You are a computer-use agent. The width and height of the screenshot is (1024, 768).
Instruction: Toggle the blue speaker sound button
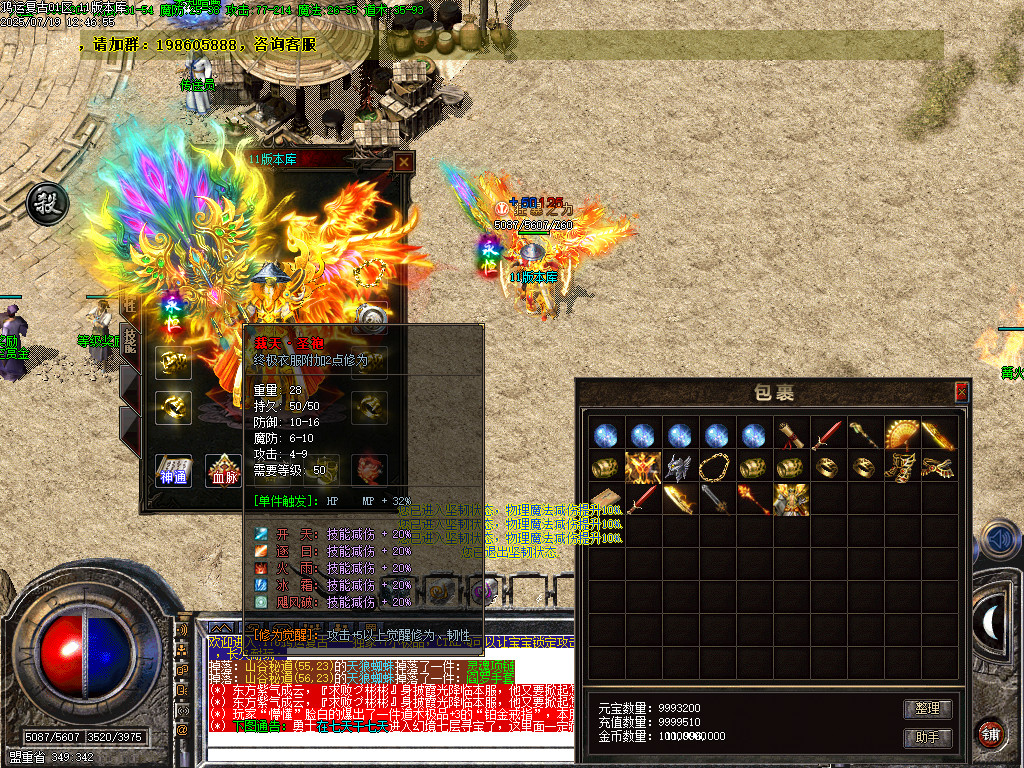point(1000,540)
